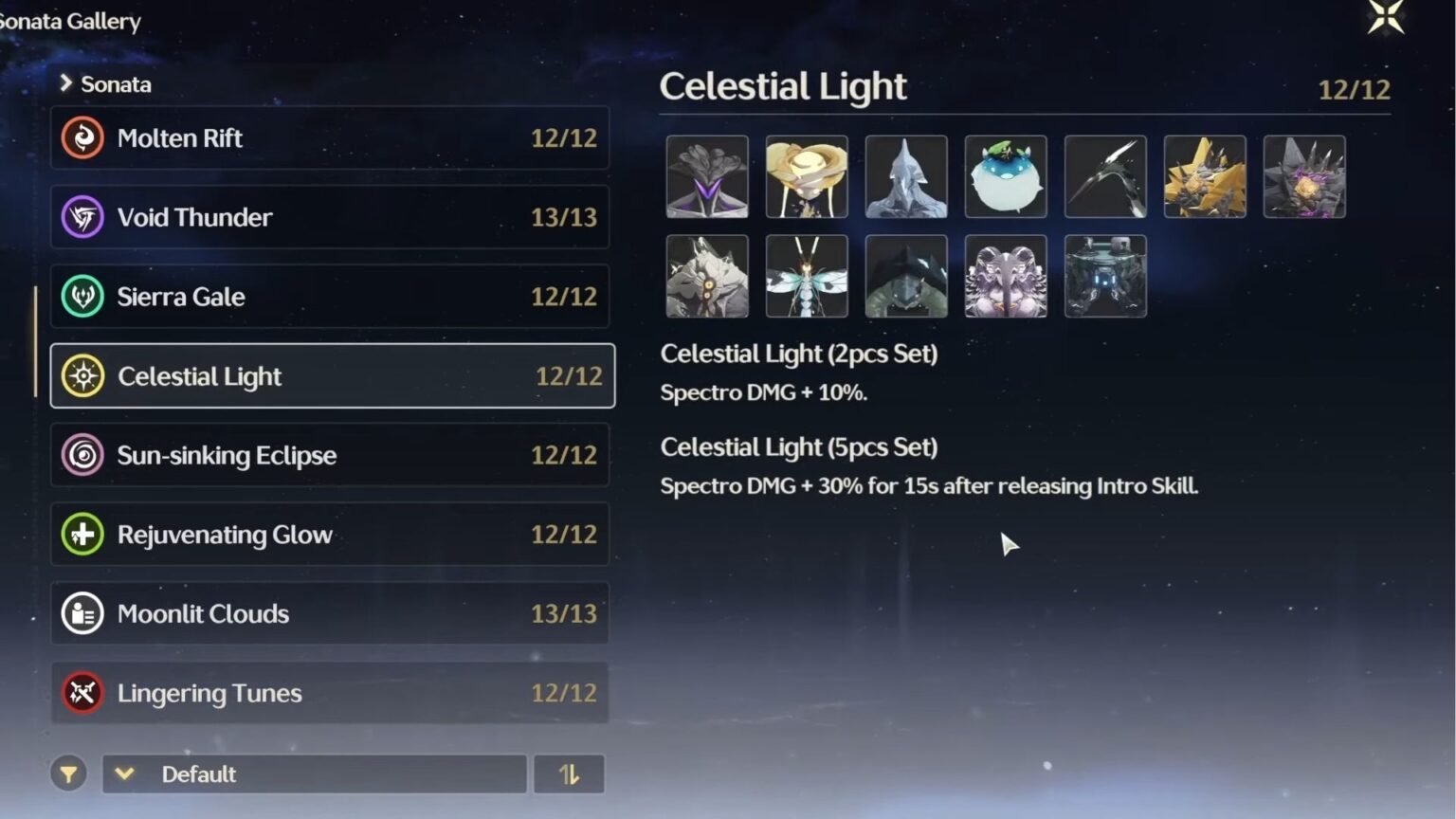1456x819 pixels.
Task: Toggle the sort order arrows button
Action: [x=569, y=774]
